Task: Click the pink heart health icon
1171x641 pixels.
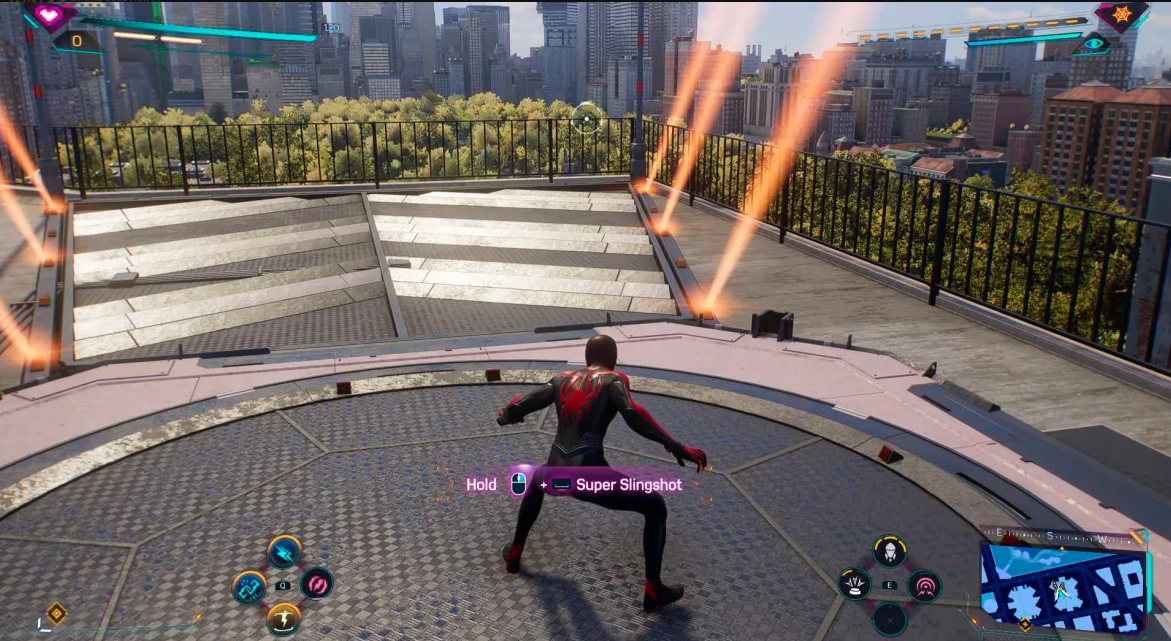Action: click(51, 14)
